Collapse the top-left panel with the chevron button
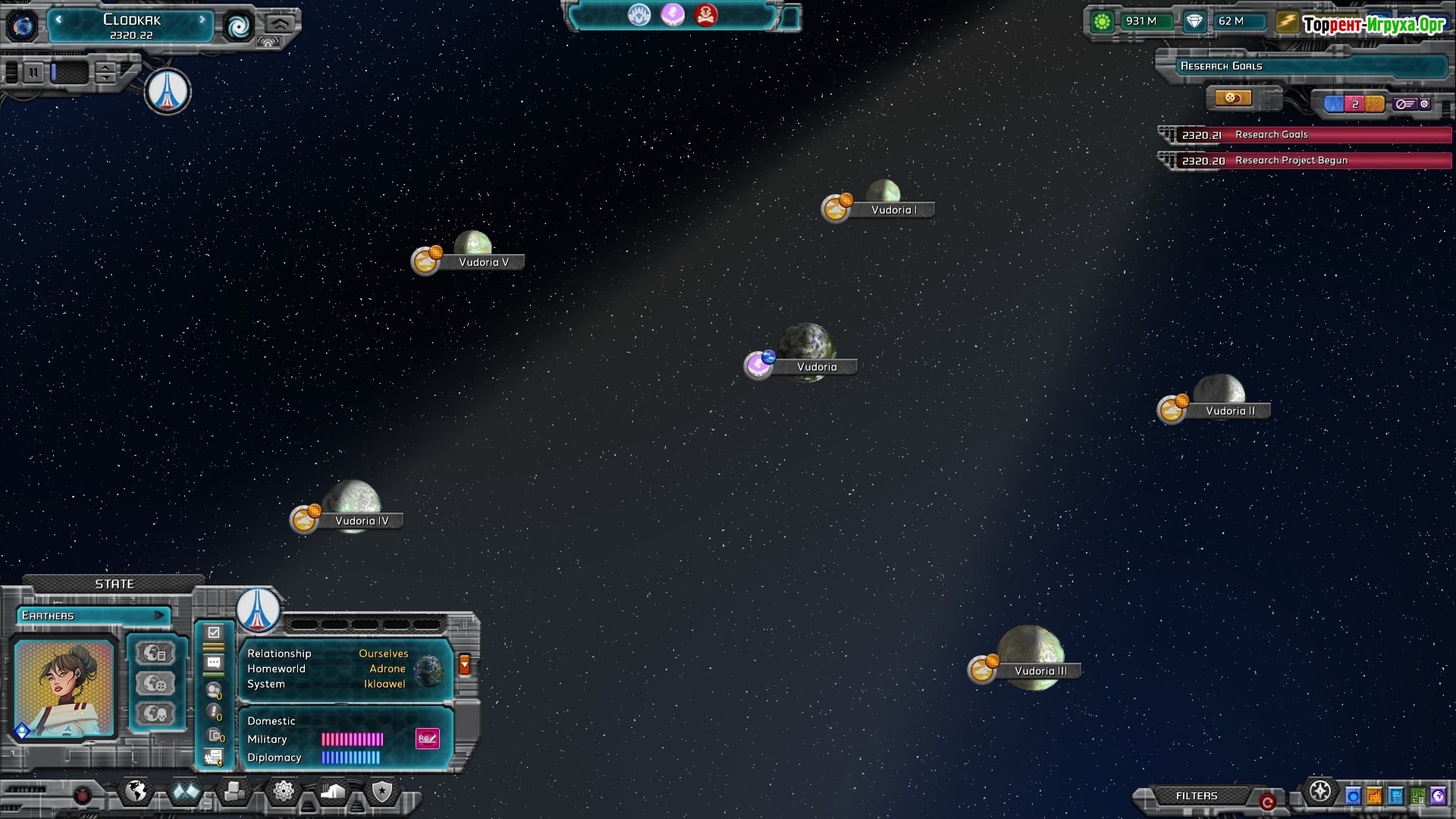 (x=280, y=24)
